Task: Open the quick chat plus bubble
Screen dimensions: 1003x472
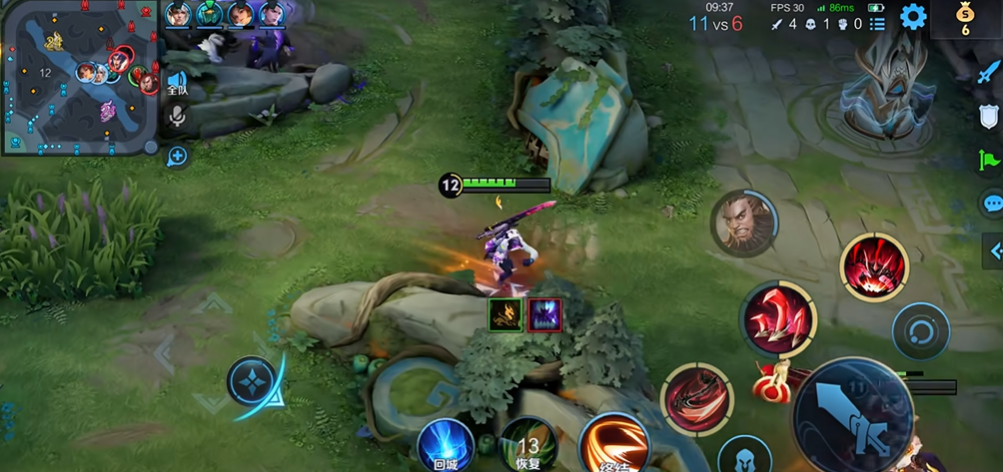Action: [x=177, y=155]
